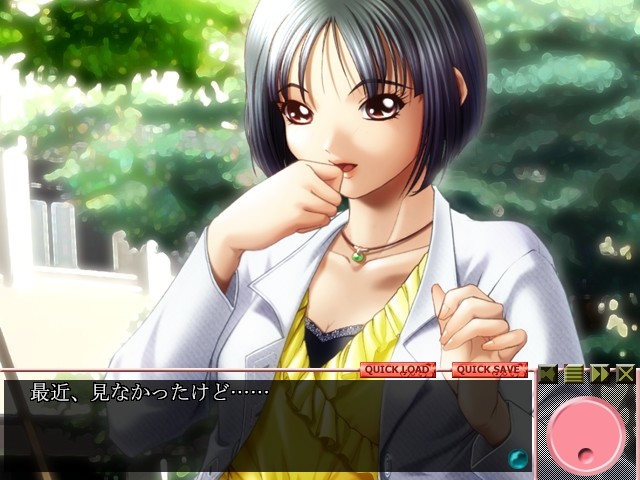Activate the fast-forward skip icon
The image size is (640, 480).
(599, 374)
